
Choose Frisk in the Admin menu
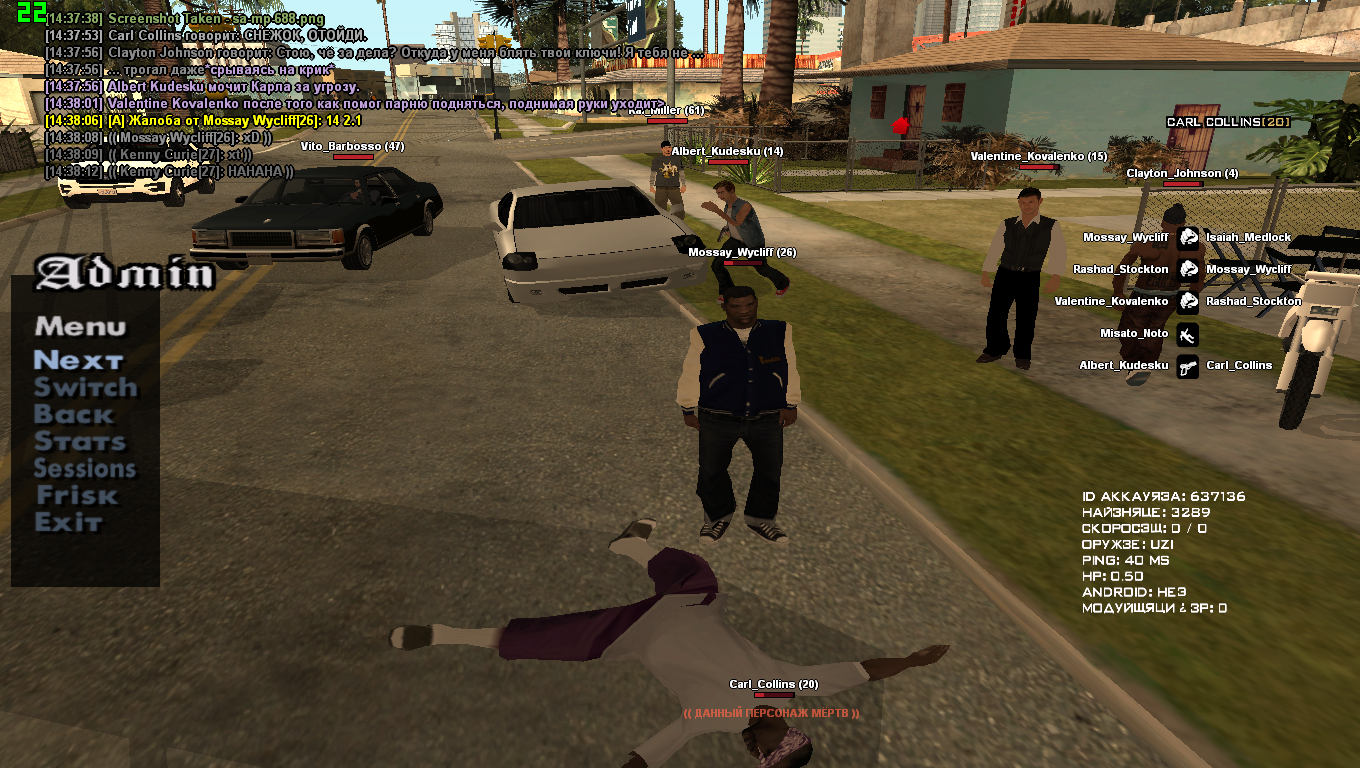77,495
